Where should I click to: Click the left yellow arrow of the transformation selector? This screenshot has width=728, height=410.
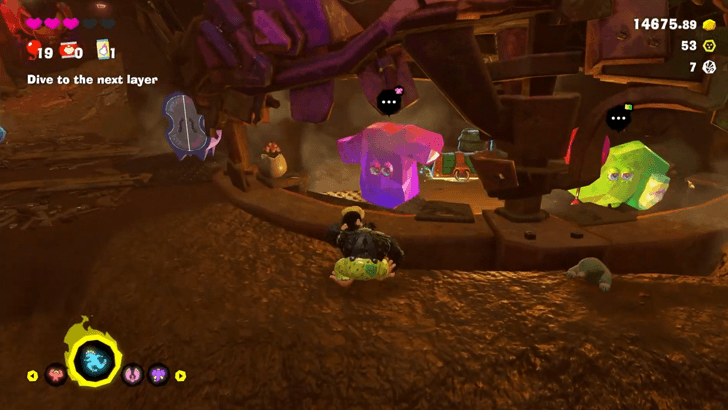(33, 376)
